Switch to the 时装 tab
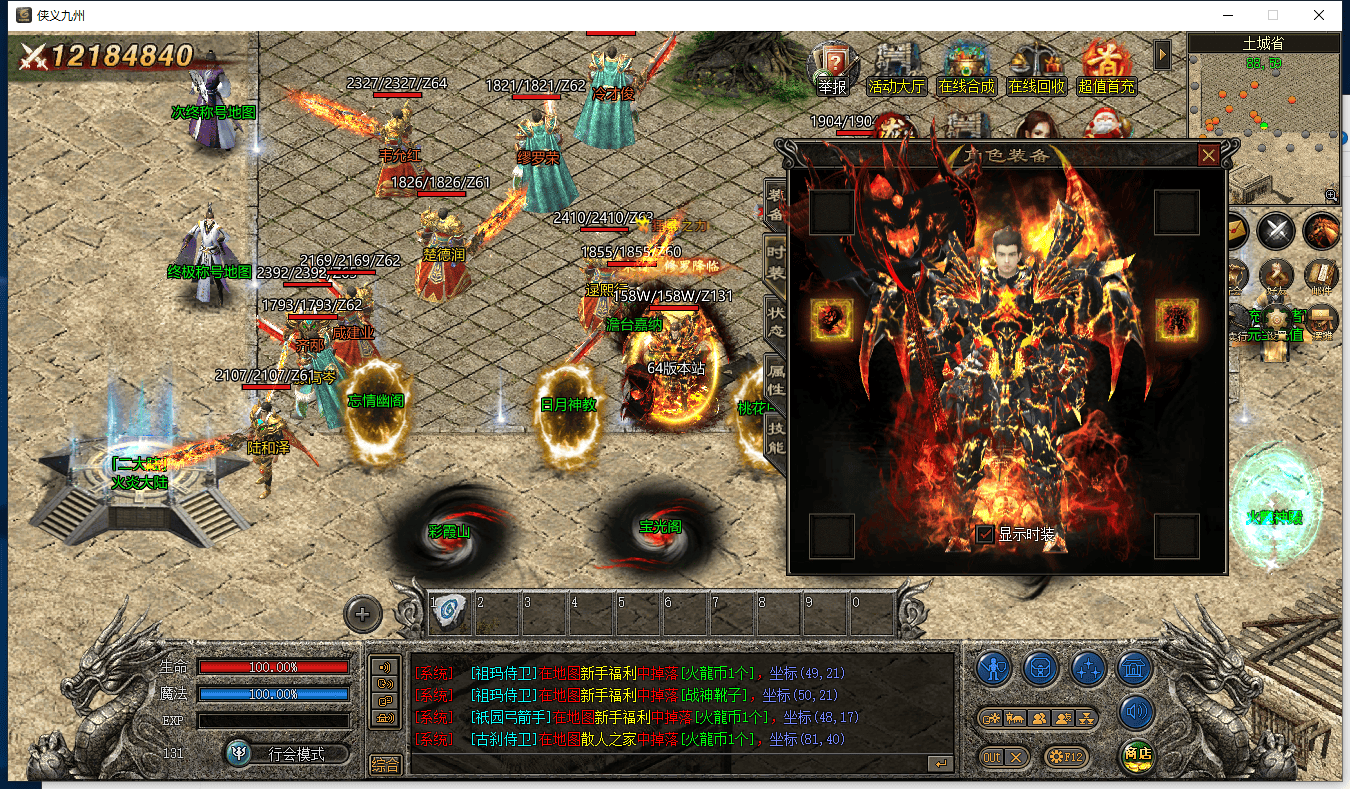The width and height of the screenshot is (1350, 789). (776, 260)
